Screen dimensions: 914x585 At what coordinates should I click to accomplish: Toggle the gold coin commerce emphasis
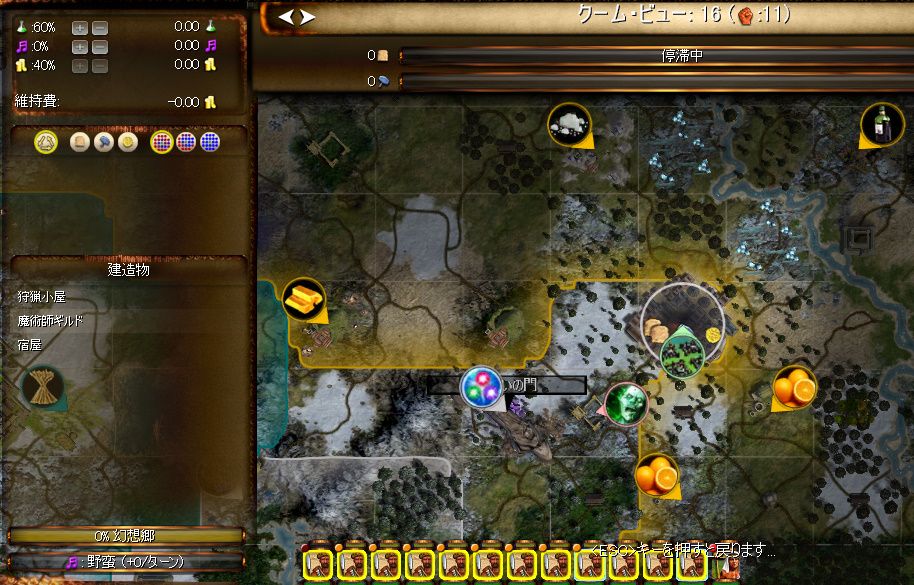[x=127, y=143]
